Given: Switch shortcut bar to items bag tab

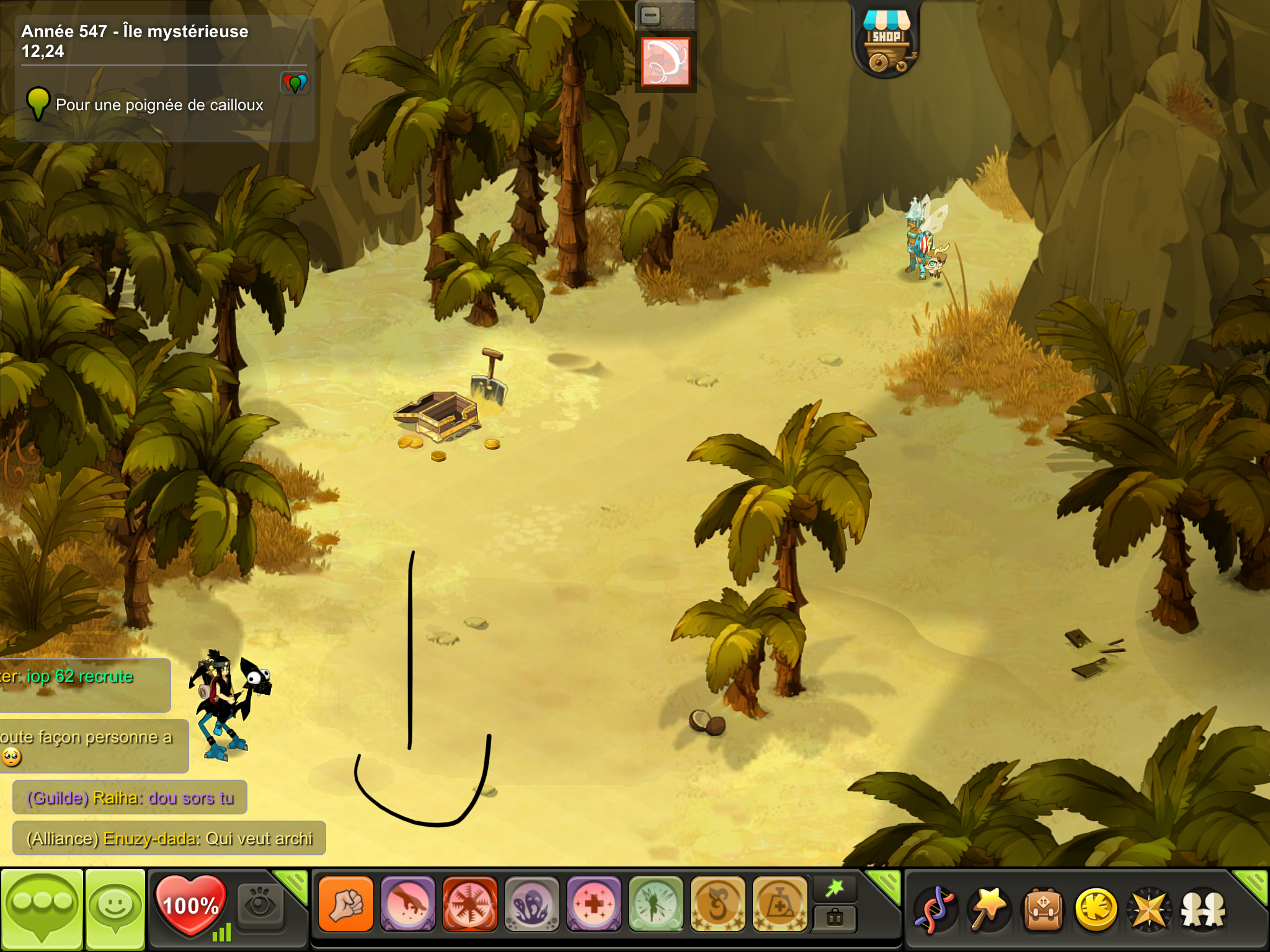Looking at the screenshot, I should (x=835, y=918).
